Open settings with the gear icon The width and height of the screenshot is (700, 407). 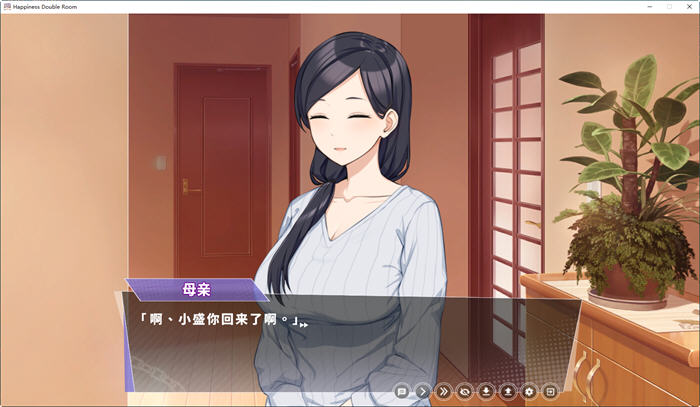(529, 391)
